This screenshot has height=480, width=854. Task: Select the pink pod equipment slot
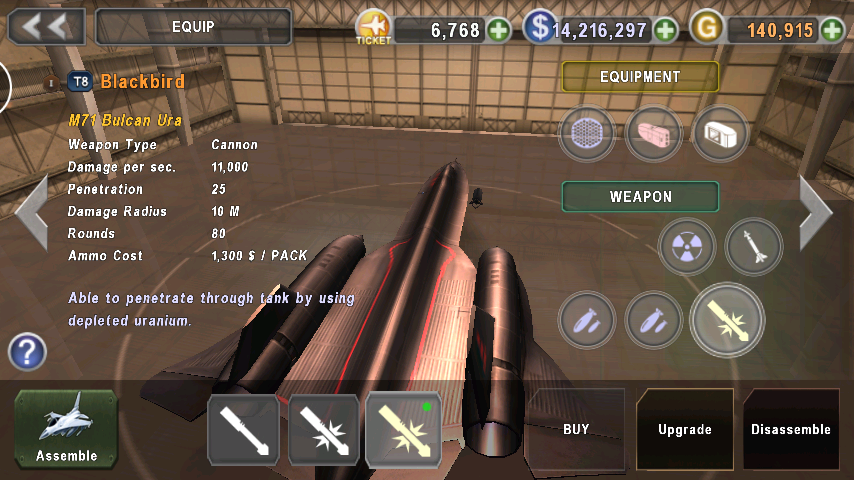point(654,134)
